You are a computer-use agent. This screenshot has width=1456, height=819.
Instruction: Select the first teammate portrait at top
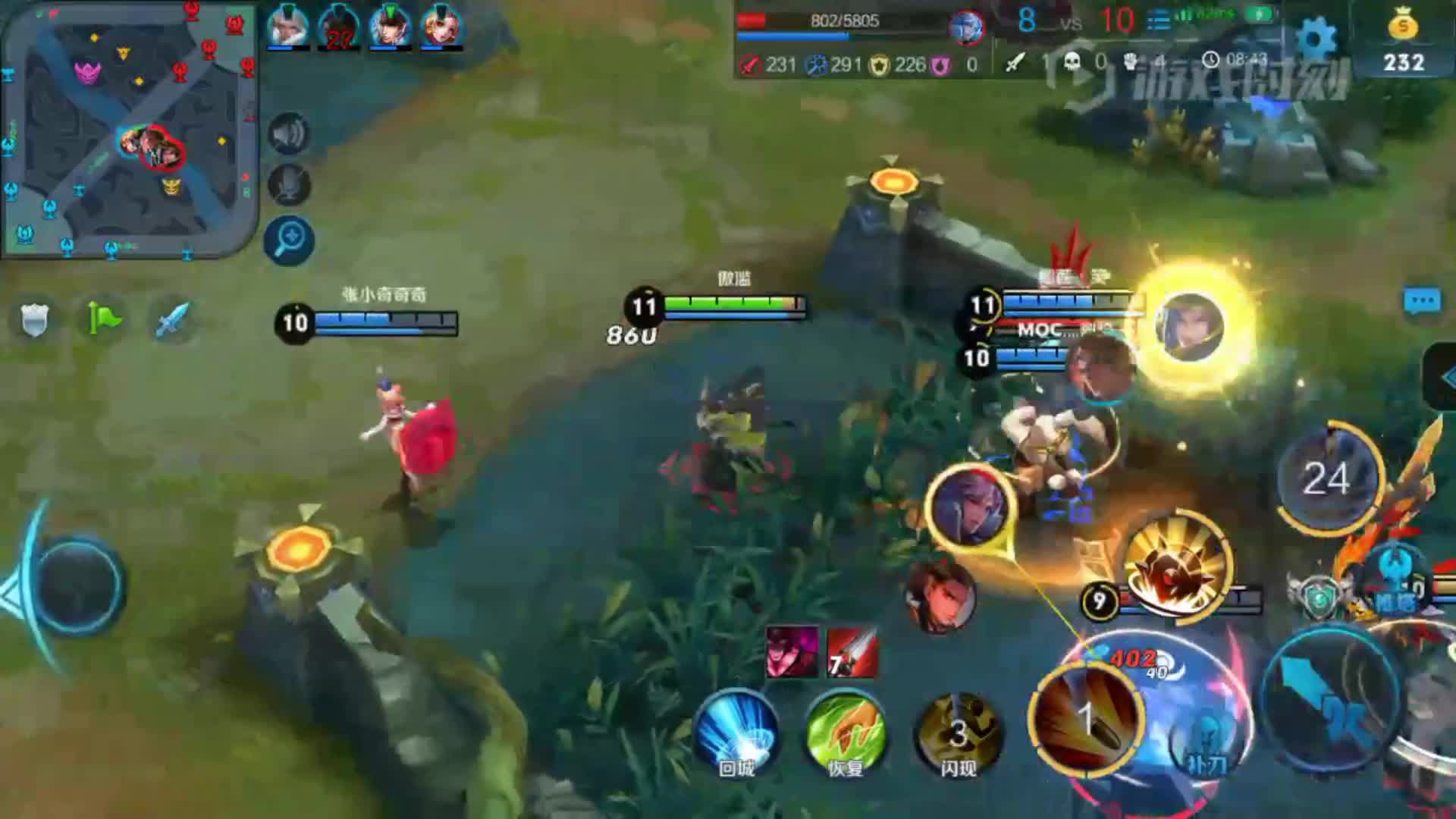tap(288, 27)
